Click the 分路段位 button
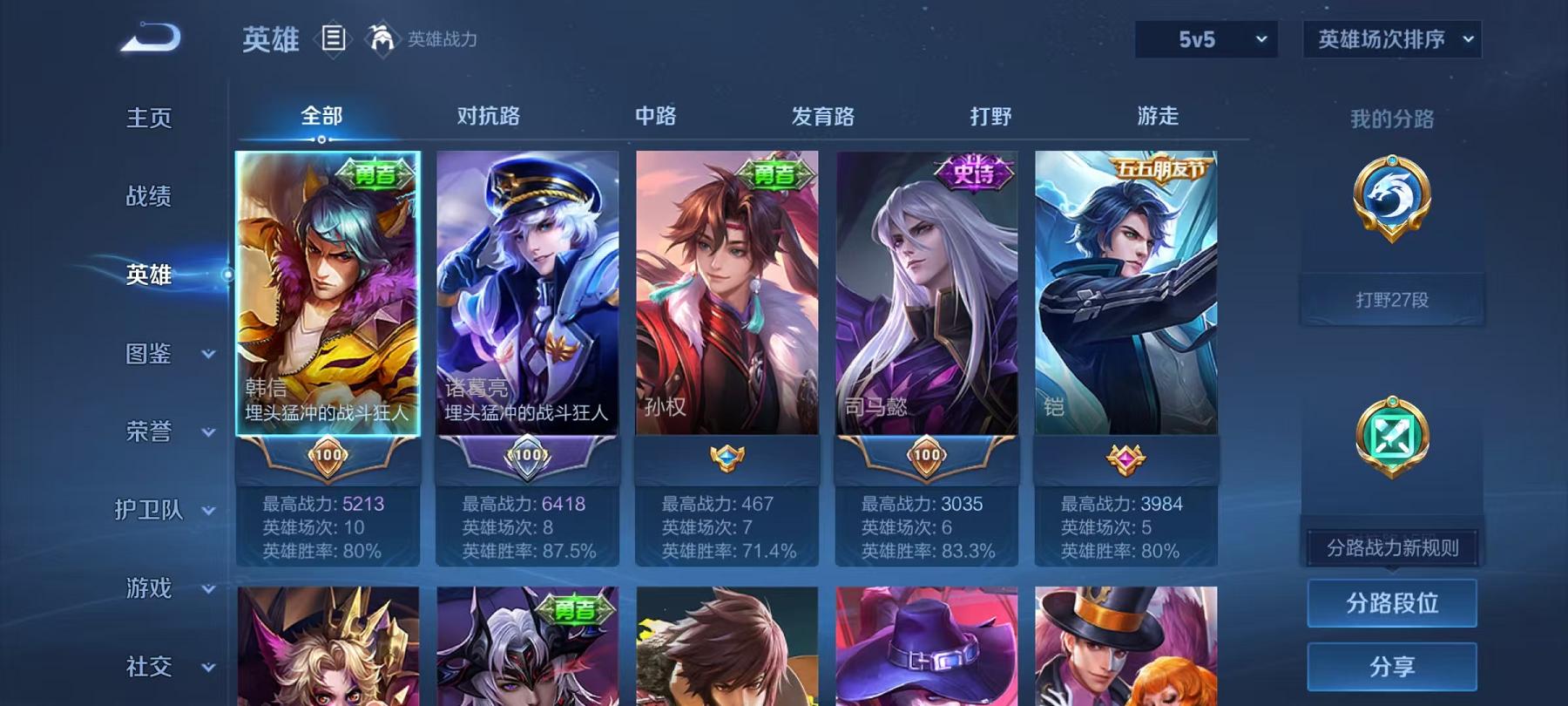Viewport: 1568px width, 706px height. click(1391, 603)
